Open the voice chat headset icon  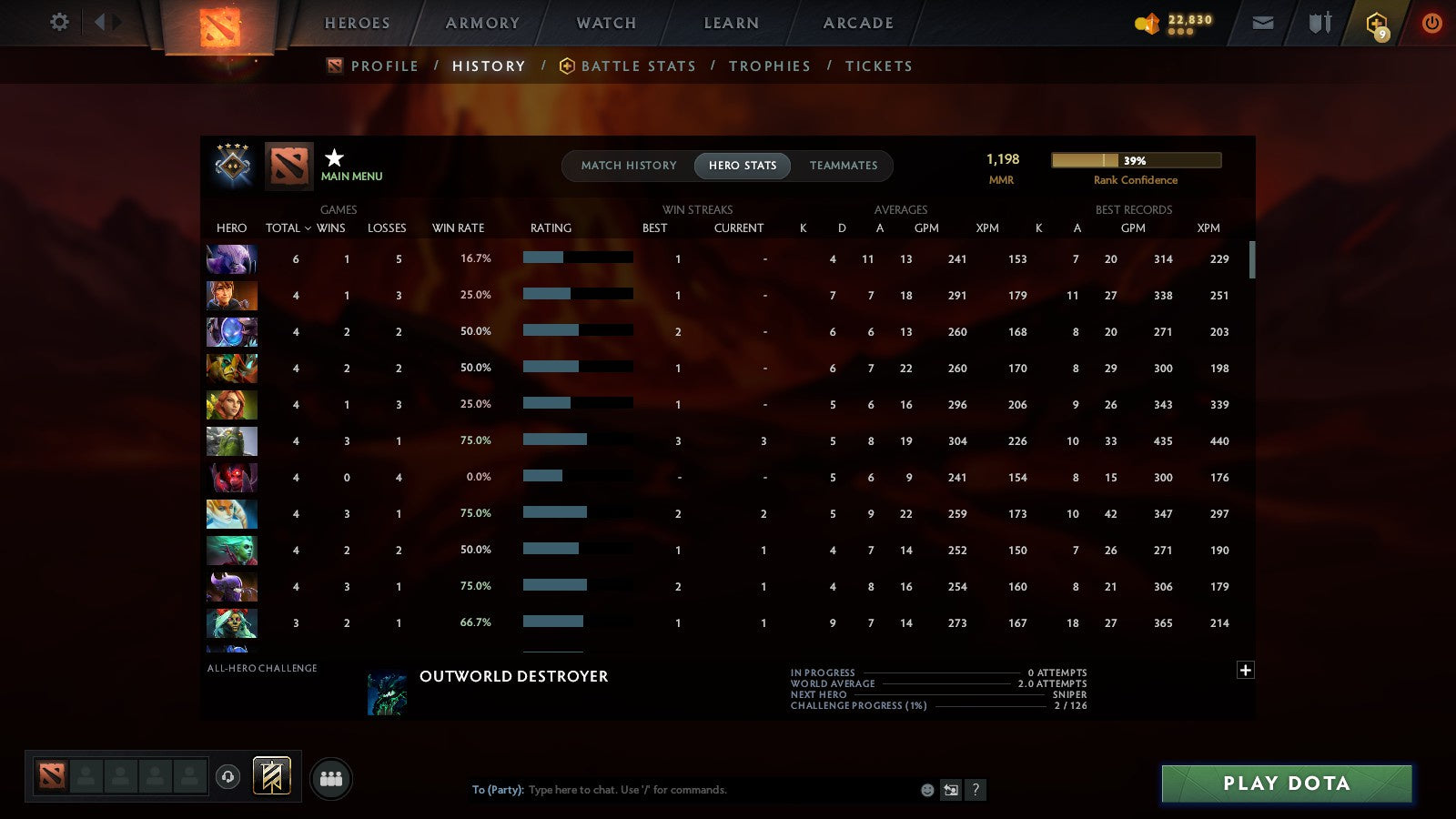tap(227, 776)
